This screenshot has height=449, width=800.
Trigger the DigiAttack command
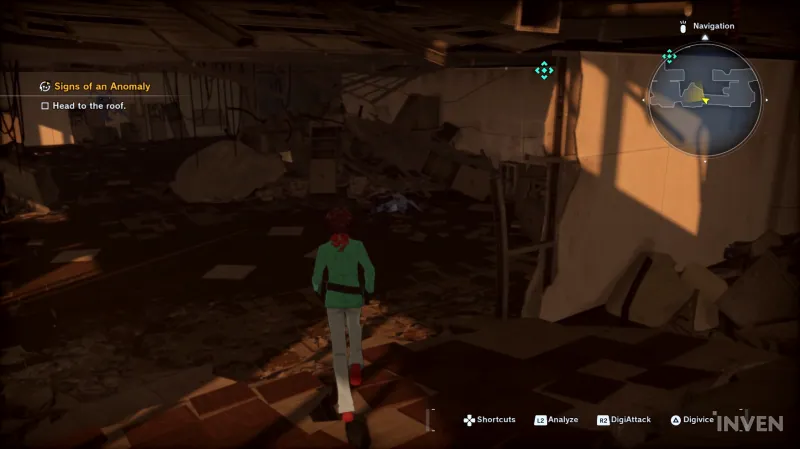click(x=624, y=420)
